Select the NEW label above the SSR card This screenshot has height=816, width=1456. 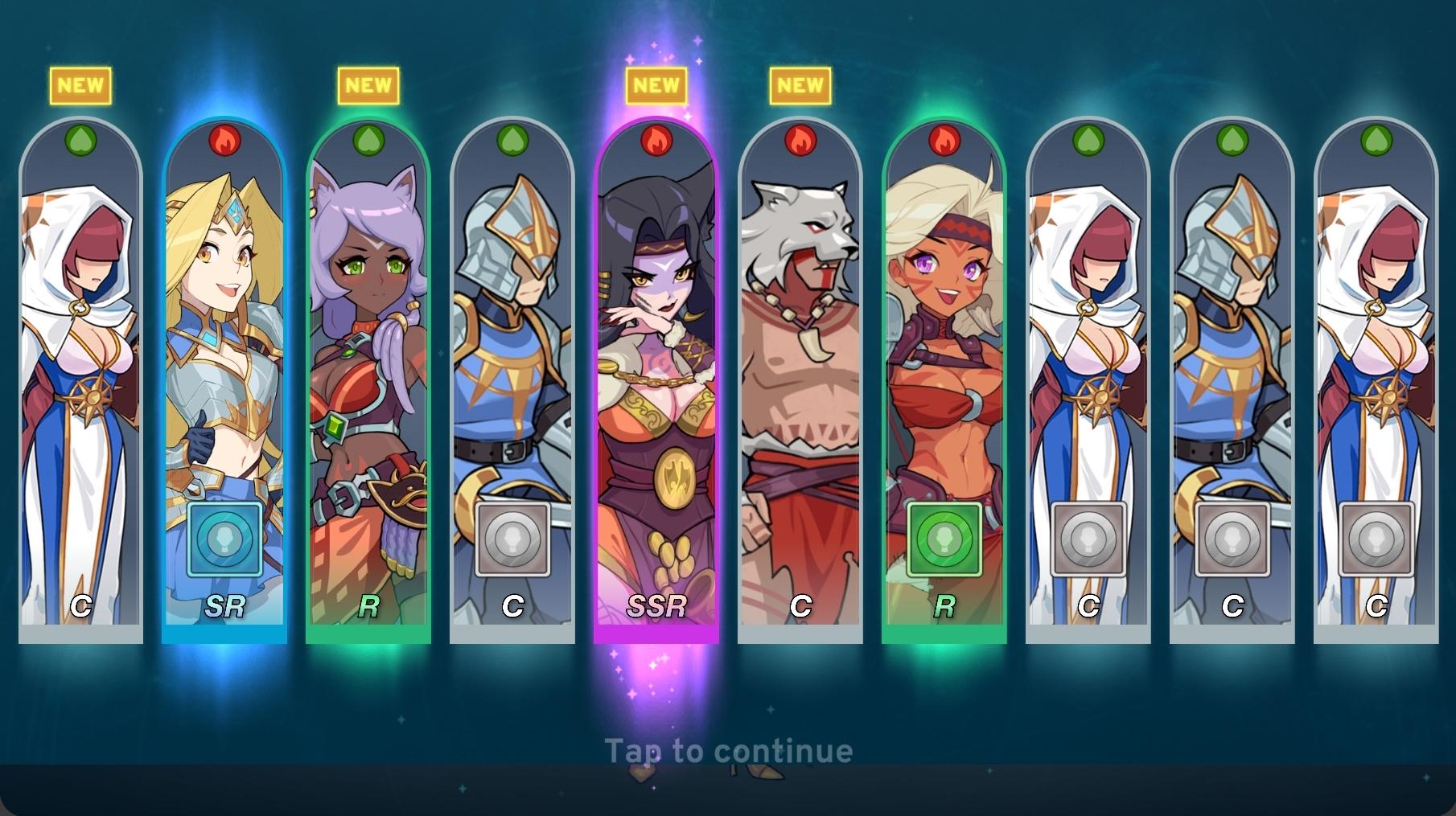(x=656, y=84)
